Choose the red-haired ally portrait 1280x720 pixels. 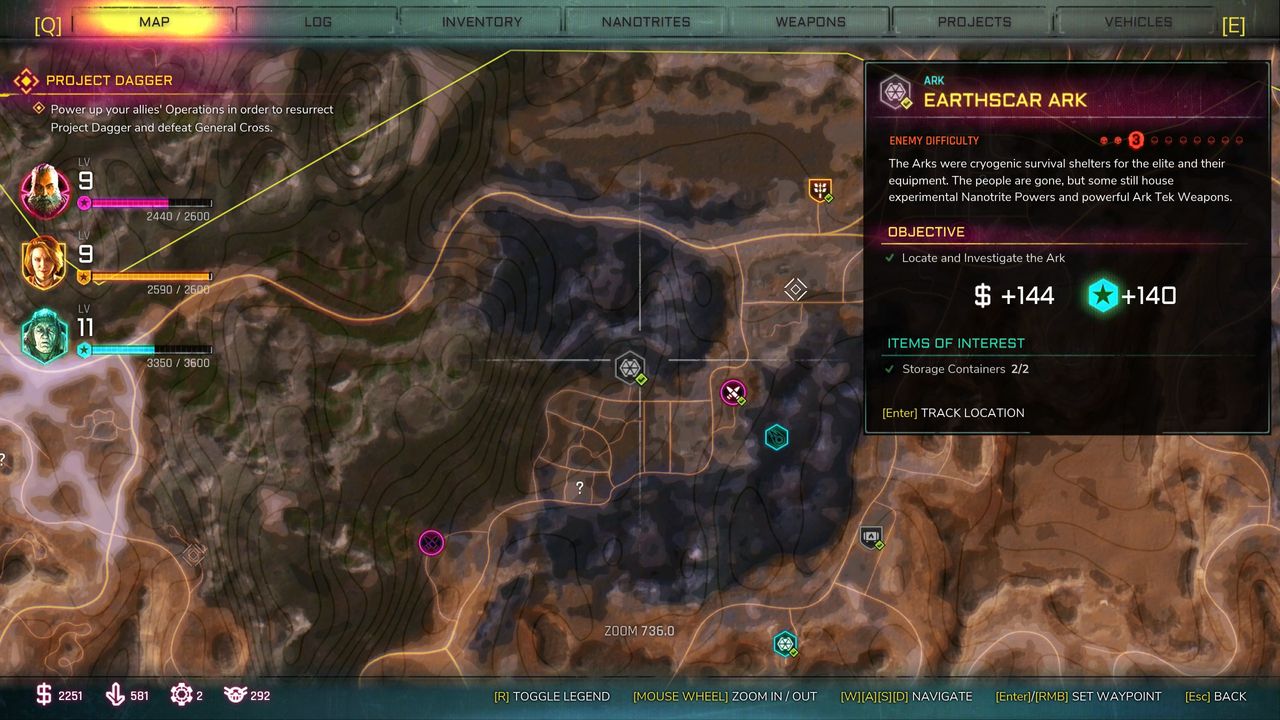coord(45,263)
